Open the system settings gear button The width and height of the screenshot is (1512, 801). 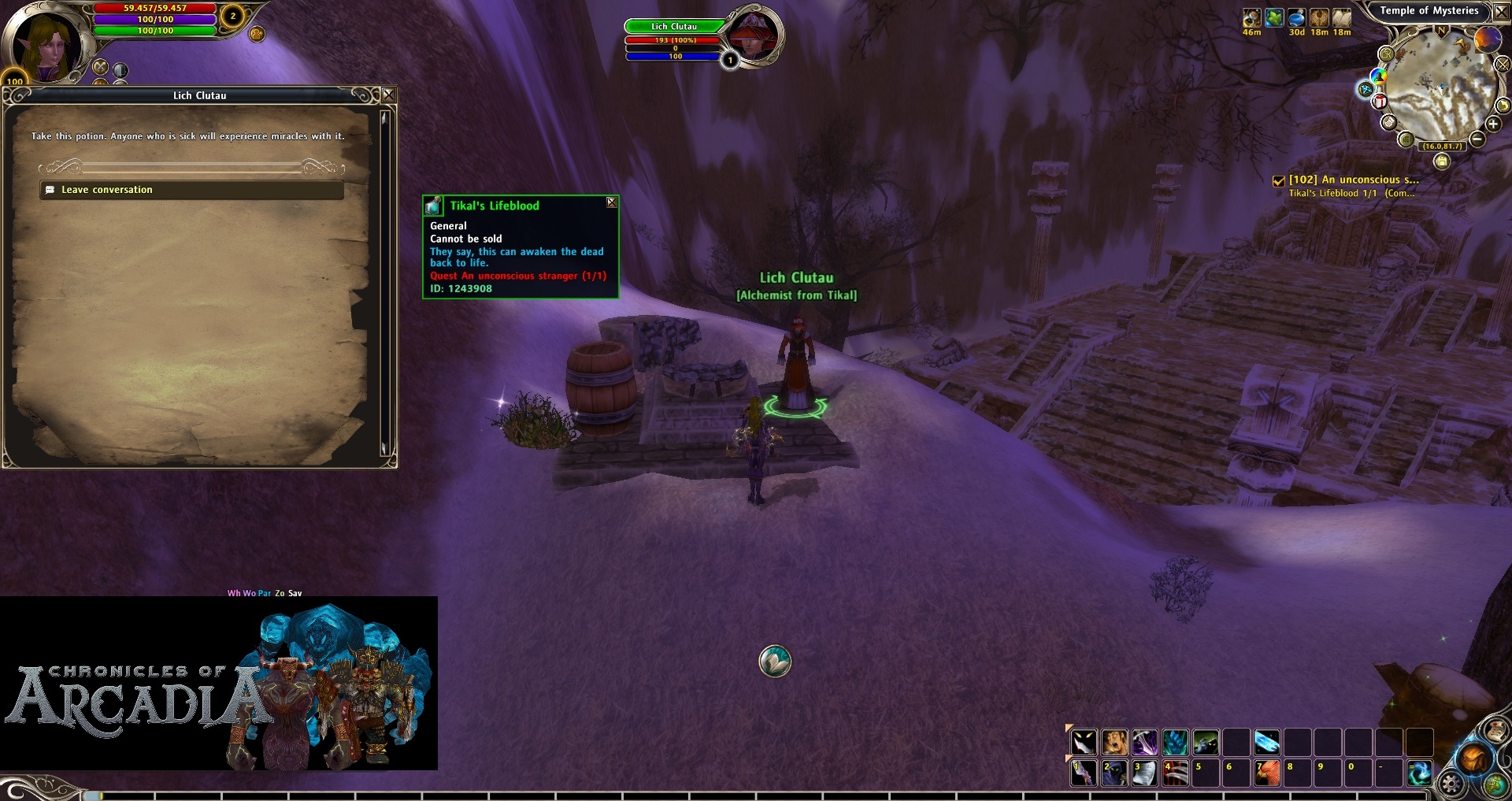tap(1451, 784)
